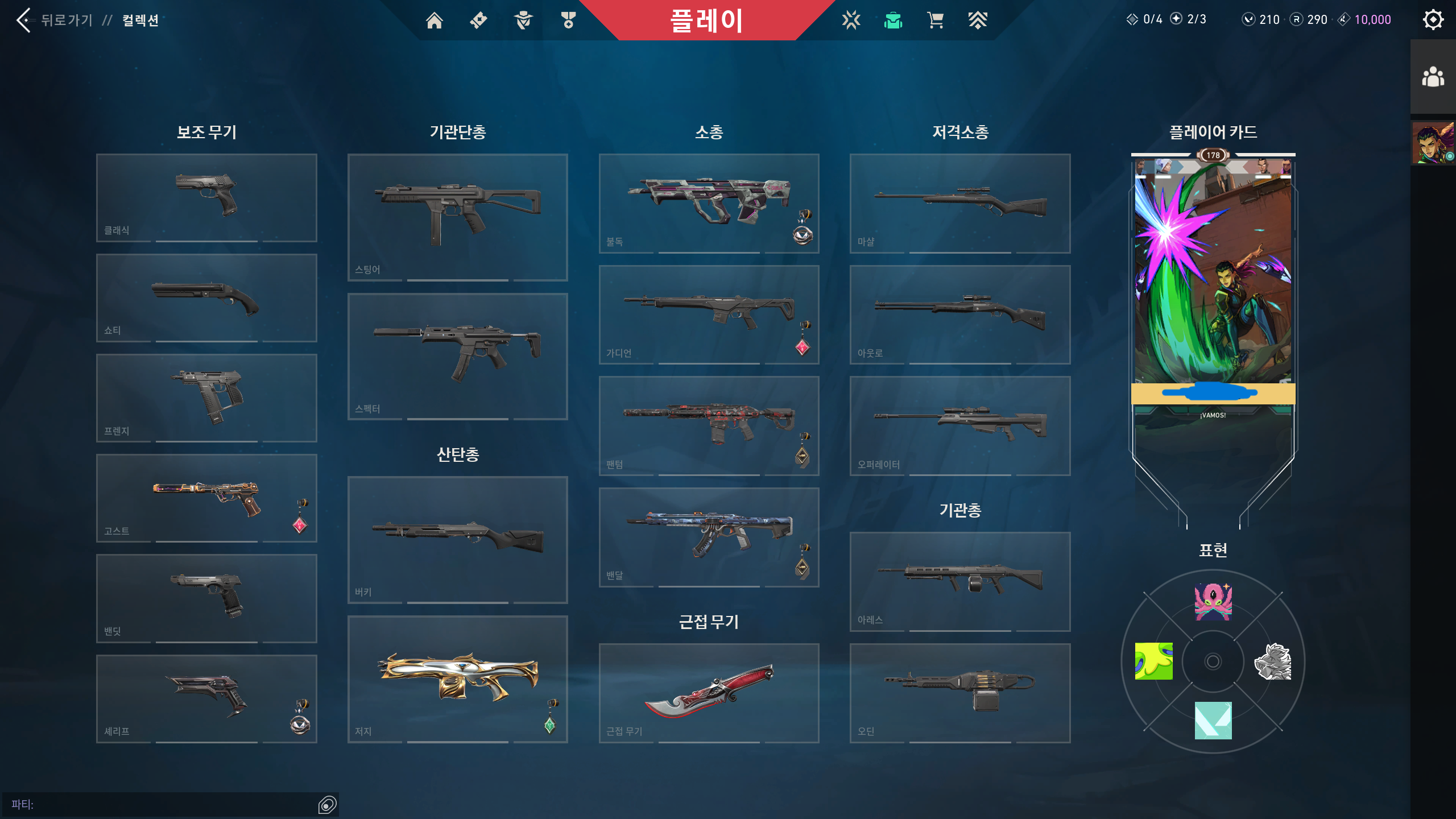Click the voice chat icon in party bar
Screen dimensions: 1456x819
pos(327,805)
